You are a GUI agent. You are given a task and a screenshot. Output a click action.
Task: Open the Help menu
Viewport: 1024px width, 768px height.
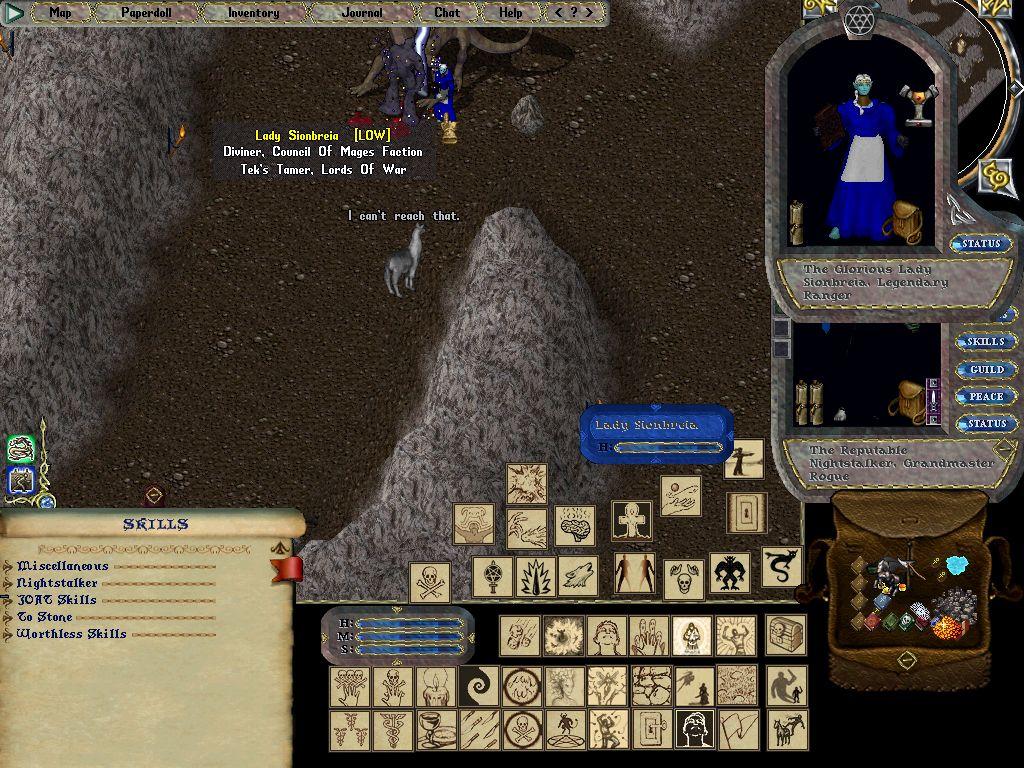click(510, 13)
